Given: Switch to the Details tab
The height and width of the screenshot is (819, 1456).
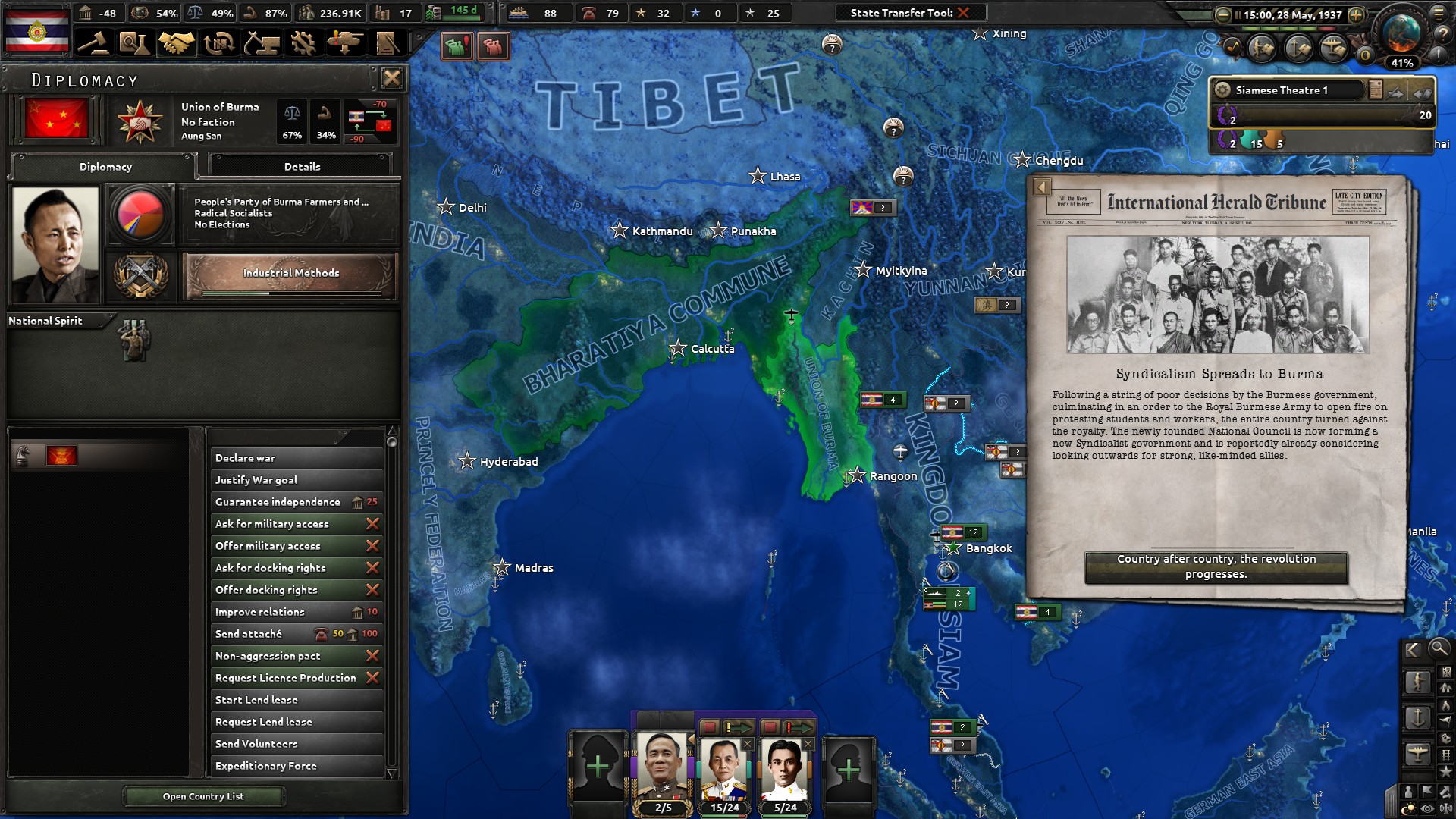Looking at the screenshot, I should [x=301, y=166].
